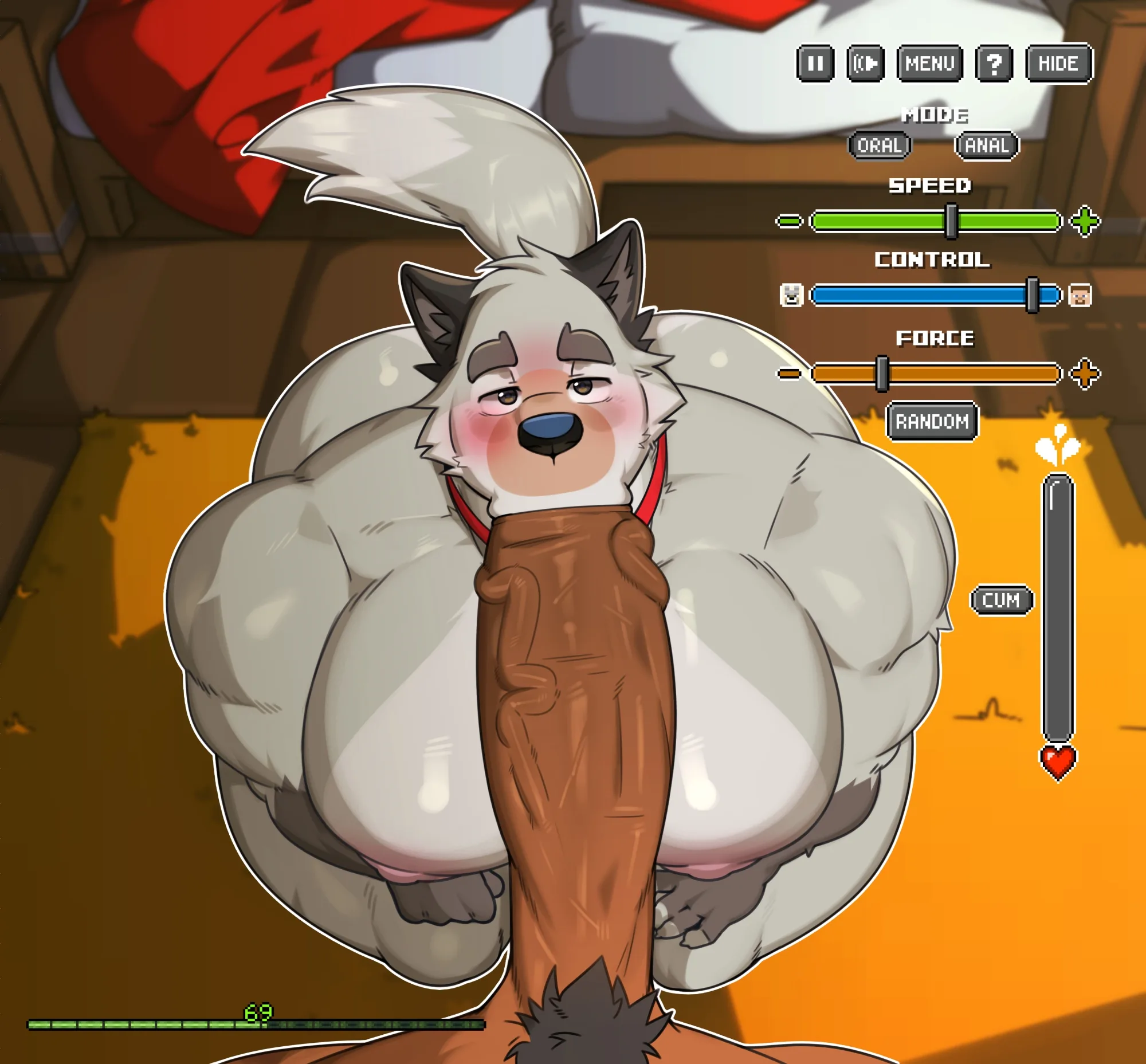Click the blue CONTROL slider handle
1146x1064 pixels.
click(x=1033, y=295)
